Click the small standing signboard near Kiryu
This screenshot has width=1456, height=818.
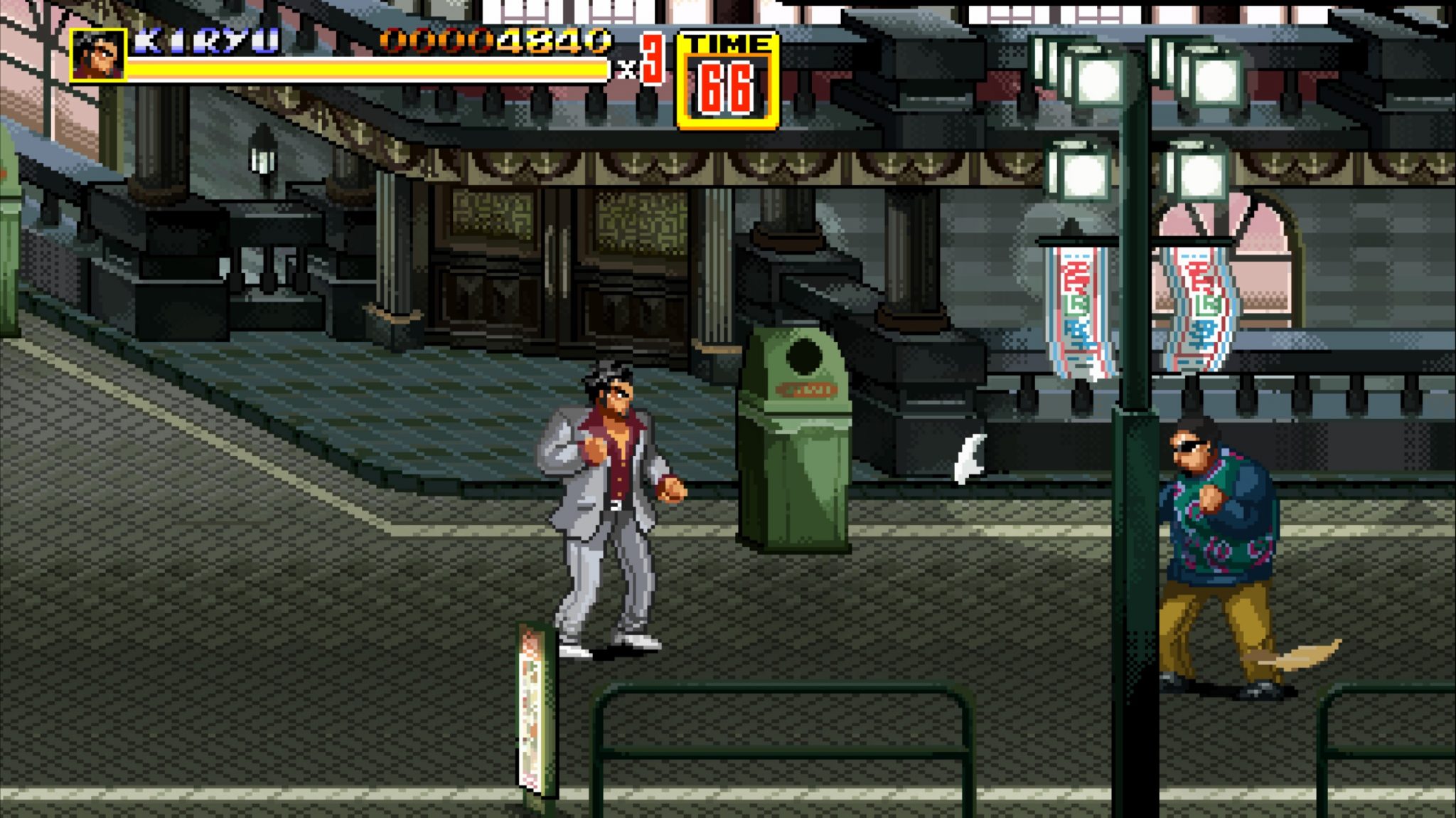(x=532, y=704)
